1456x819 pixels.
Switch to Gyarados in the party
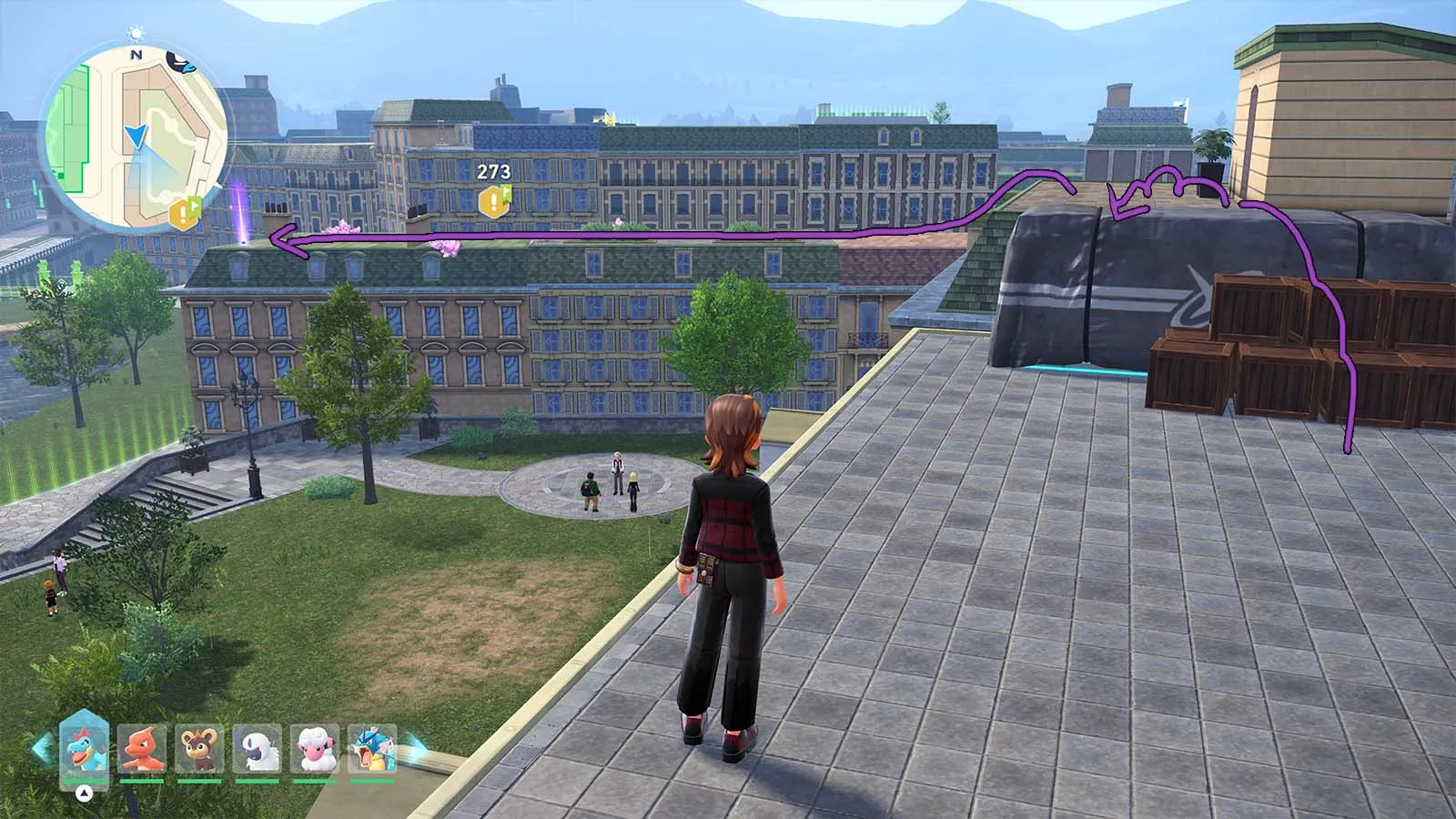click(372, 749)
